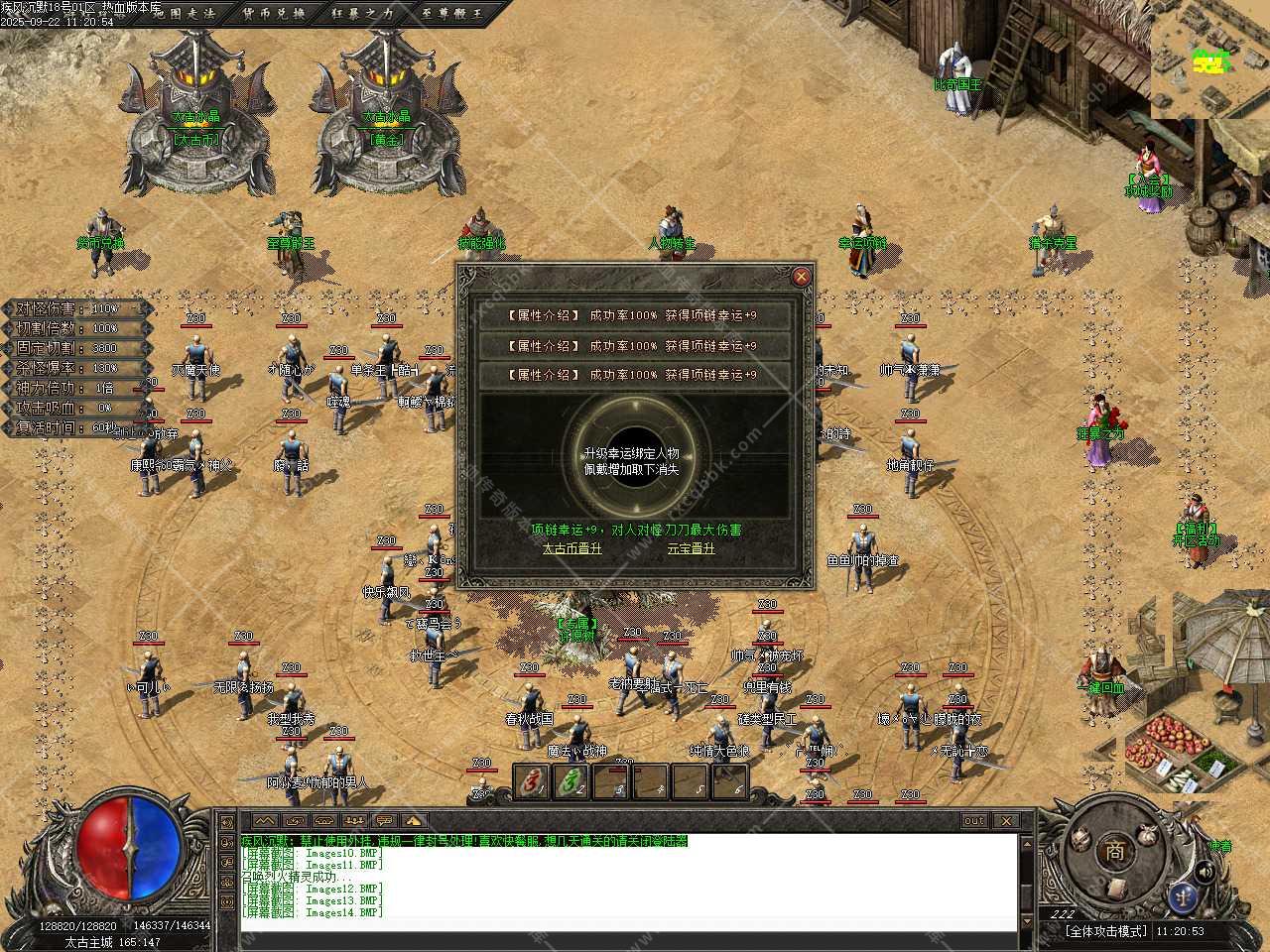Viewport: 1270px width, 952px height.
Task: Open the 地图走法 top menu
Action: pyautogui.click(x=184, y=13)
